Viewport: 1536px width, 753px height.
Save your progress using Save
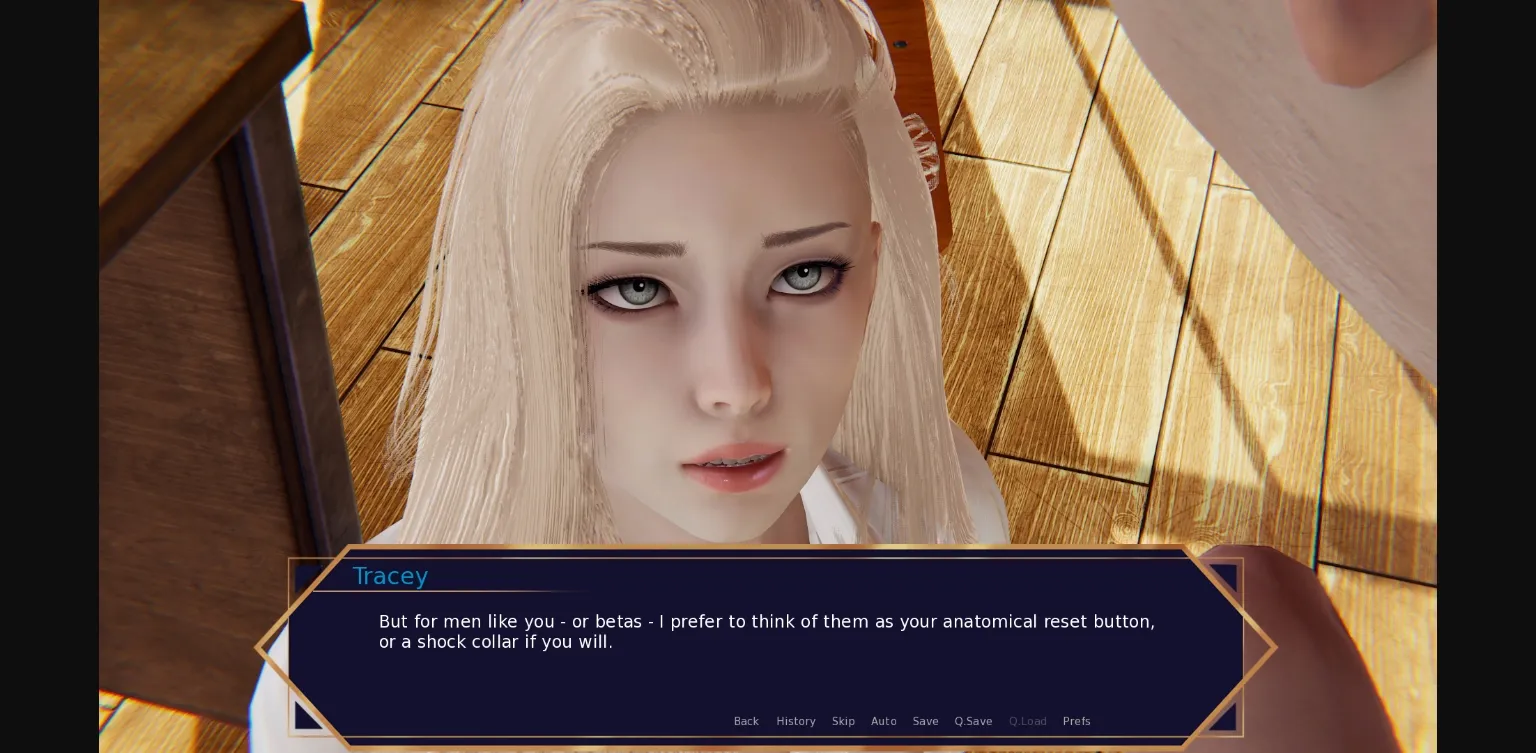(925, 721)
